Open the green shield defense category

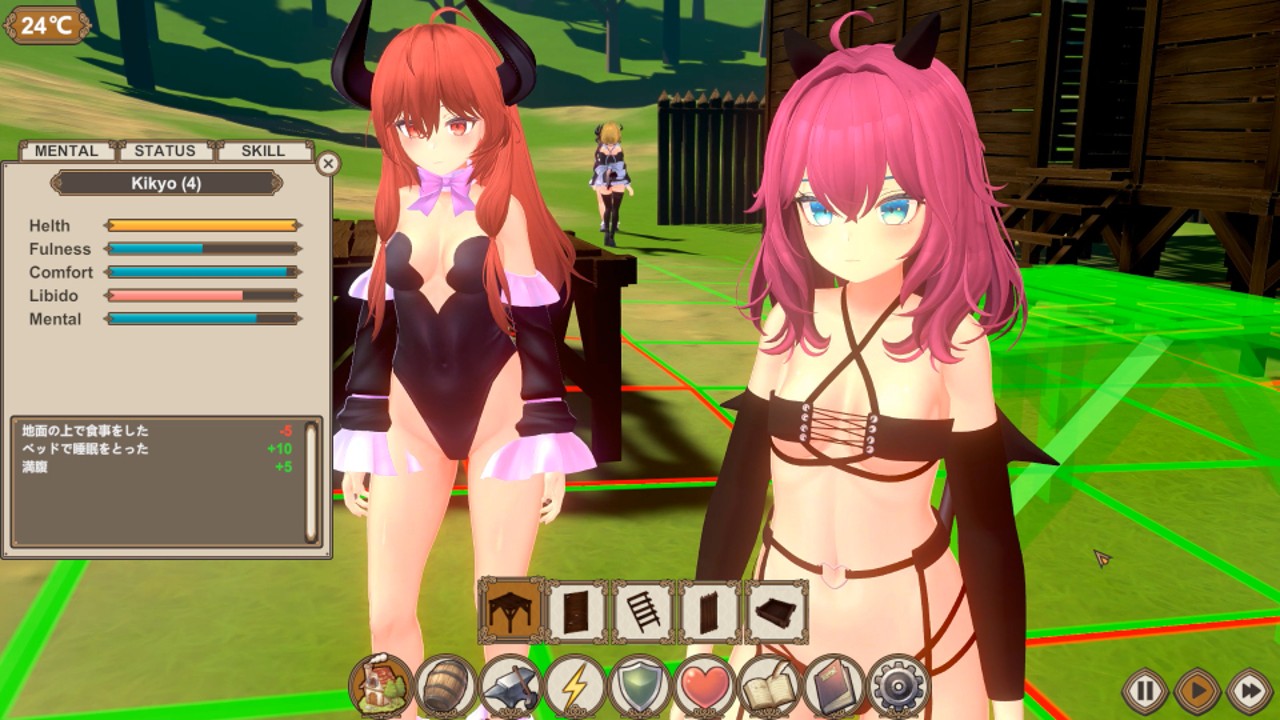tap(639, 687)
